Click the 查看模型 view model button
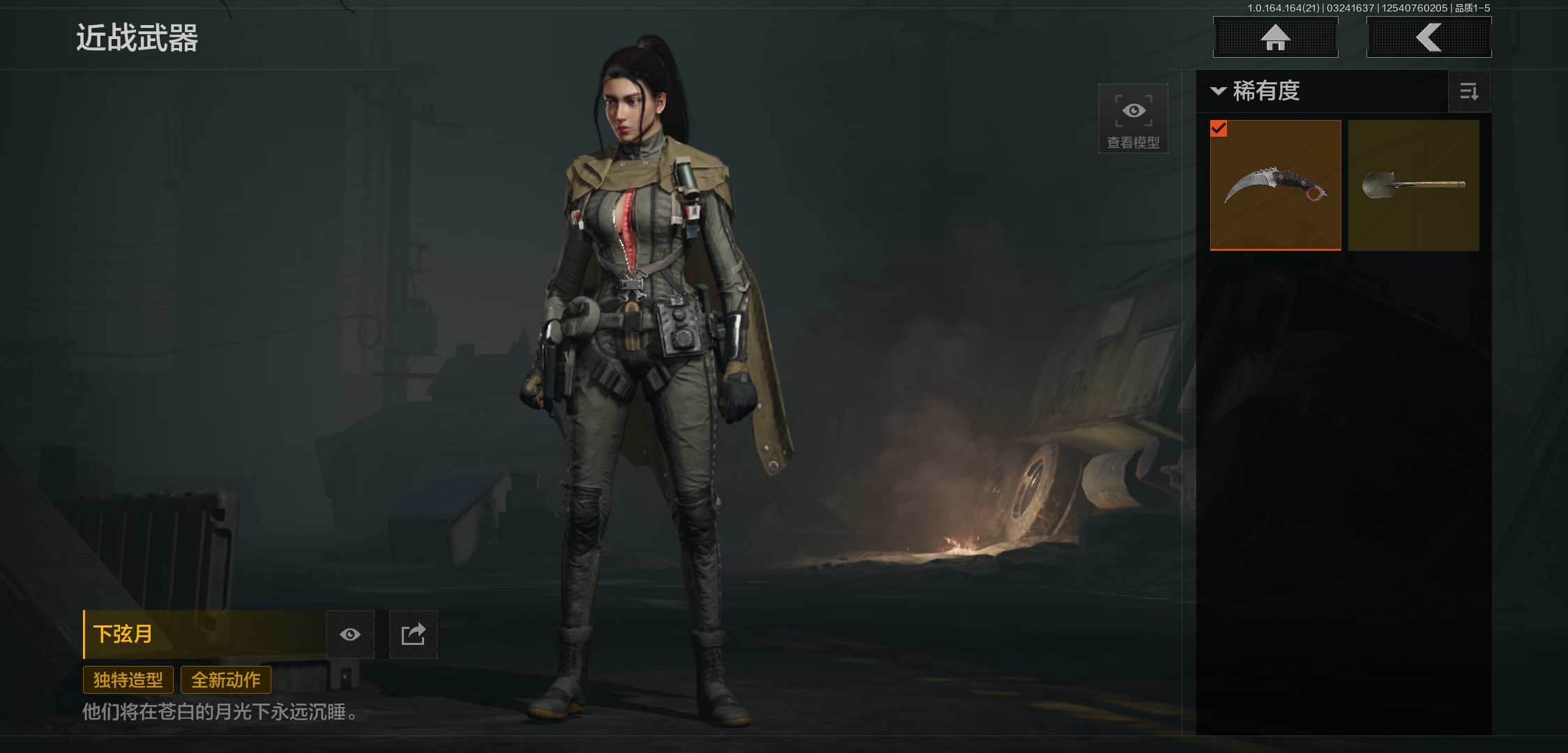The width and height of the screenshot is (1568, 753). tap(1133, 119)
